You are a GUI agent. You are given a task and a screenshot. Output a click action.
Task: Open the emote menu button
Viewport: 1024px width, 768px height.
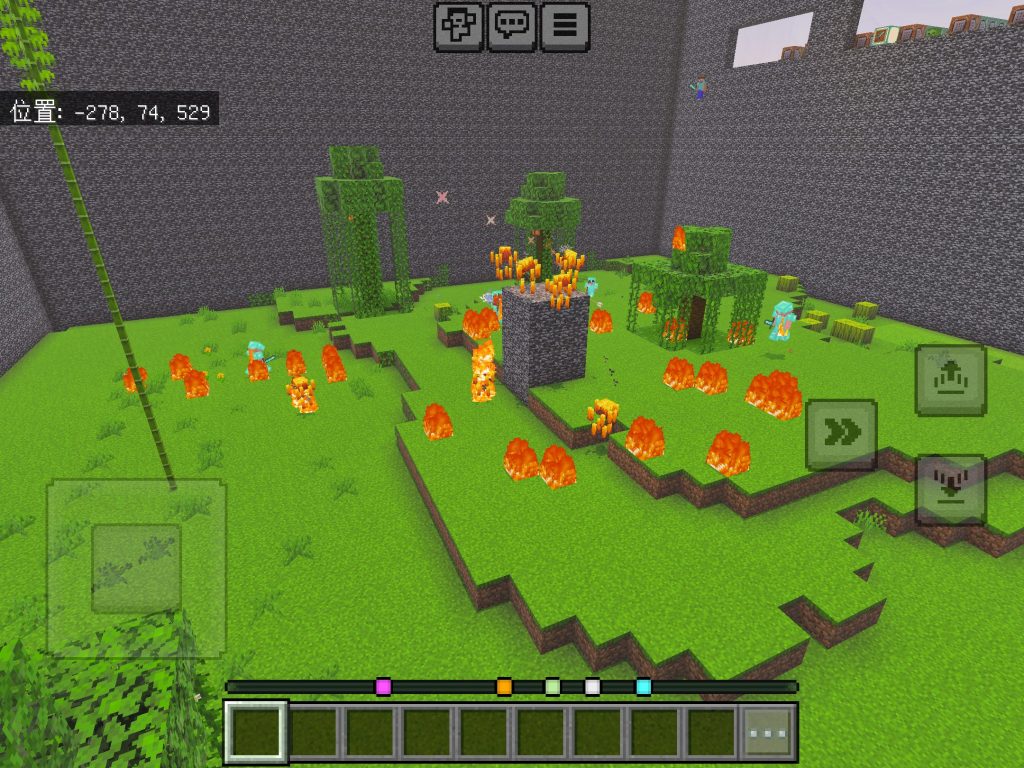458,26
